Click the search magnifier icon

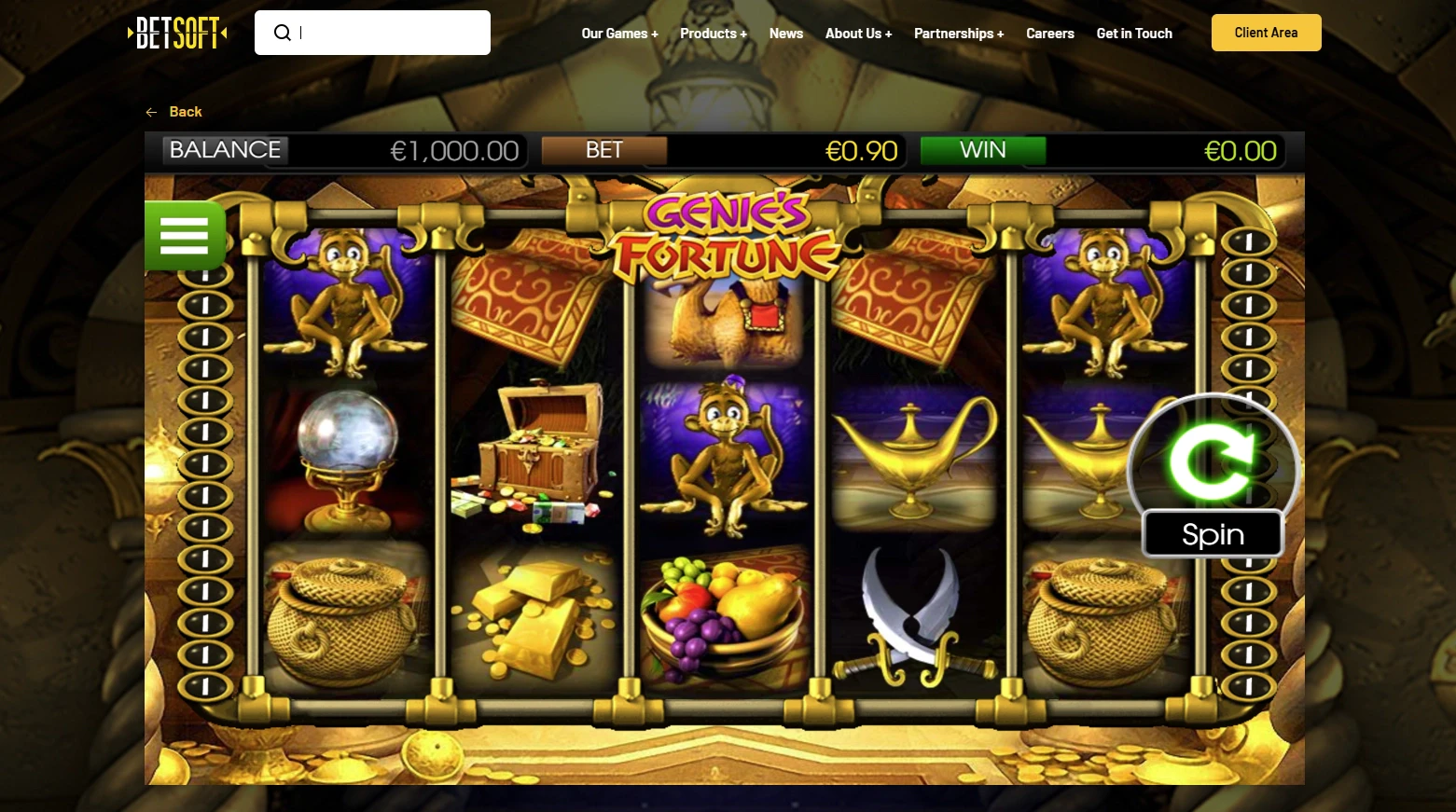click(283, 32)
